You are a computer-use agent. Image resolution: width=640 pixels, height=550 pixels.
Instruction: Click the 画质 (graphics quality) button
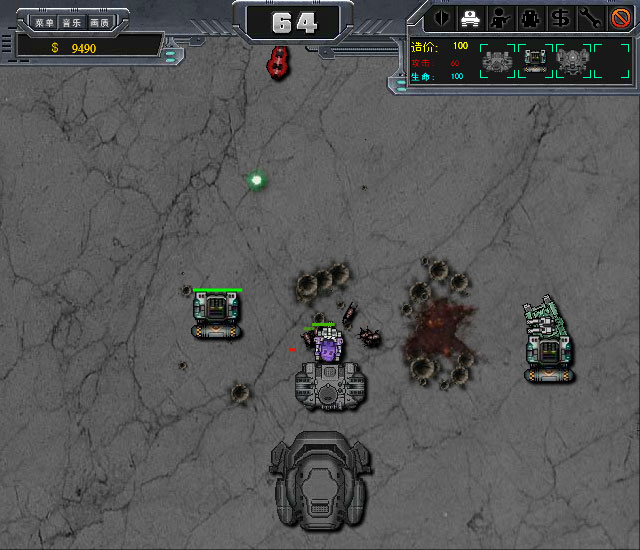[x=99, y=22]
